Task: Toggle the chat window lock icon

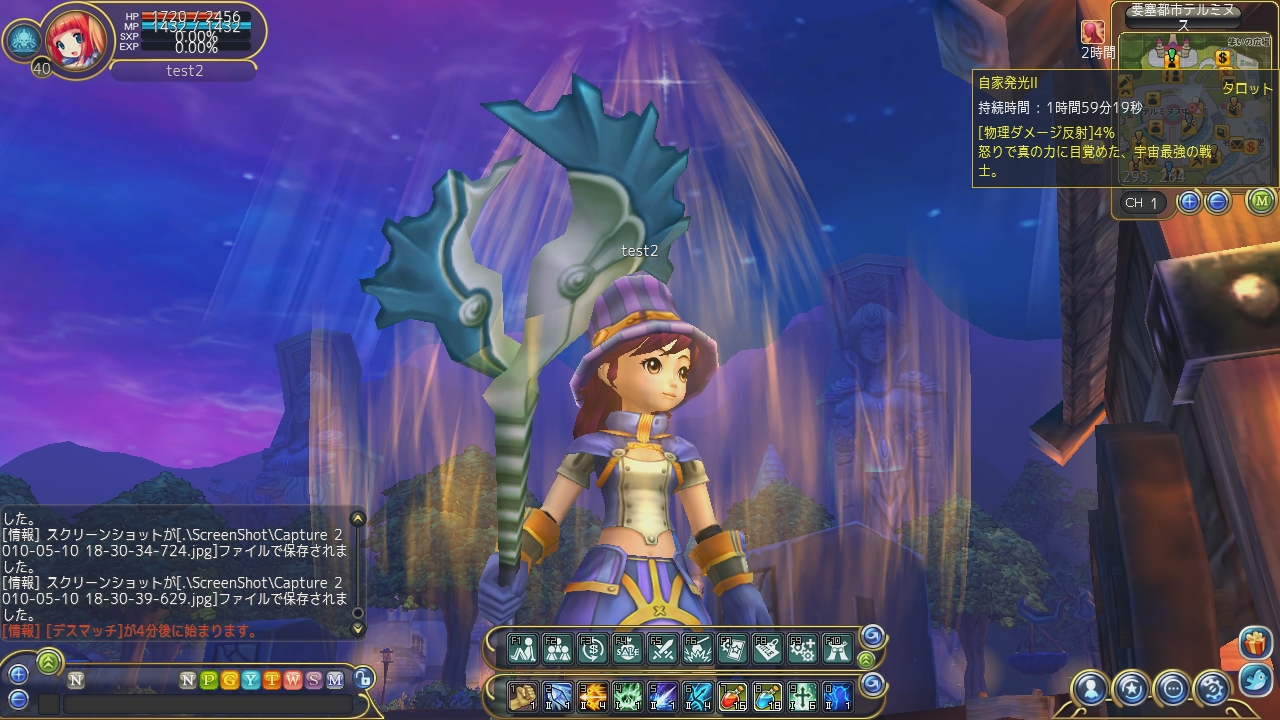Action: coord(363,679)
